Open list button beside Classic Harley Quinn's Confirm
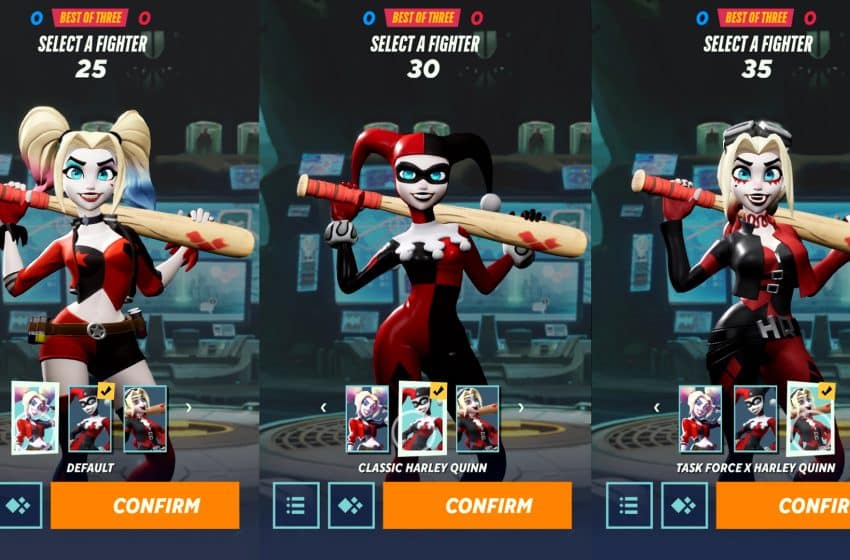This screenshot has width=850, height=560. [x=295, y=505]
